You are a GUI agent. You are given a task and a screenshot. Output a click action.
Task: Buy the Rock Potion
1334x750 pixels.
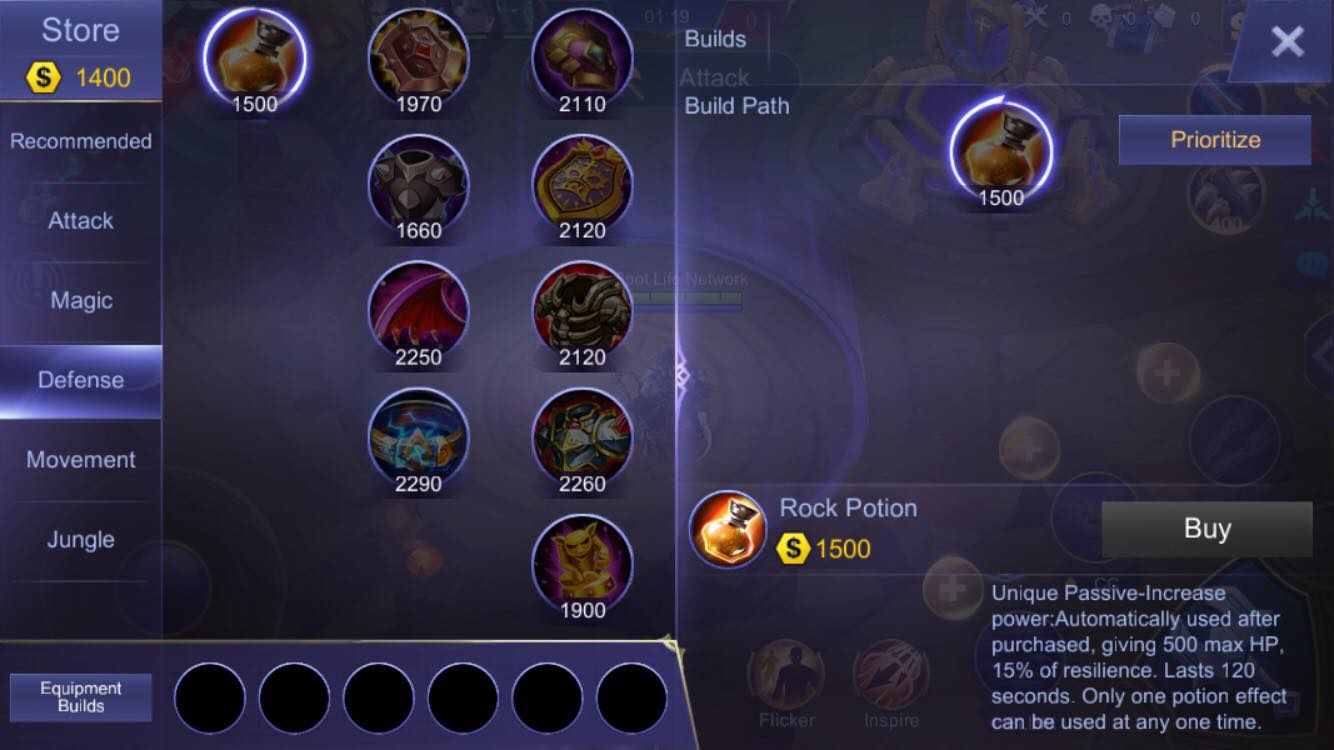point(1205,529)
